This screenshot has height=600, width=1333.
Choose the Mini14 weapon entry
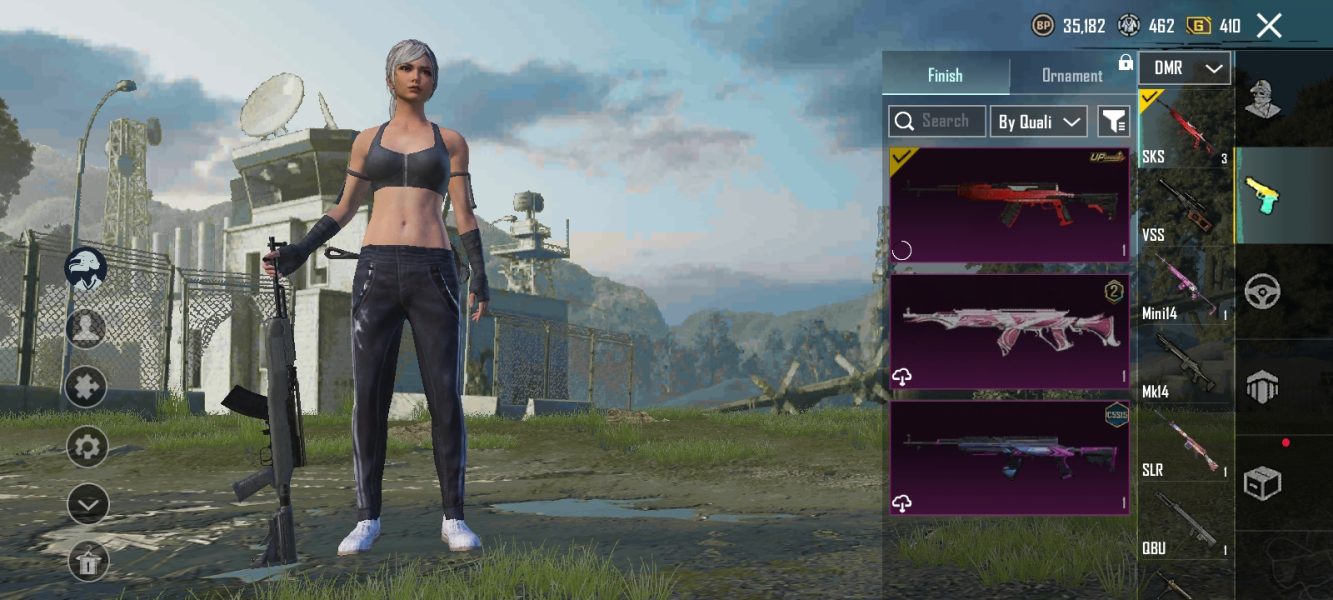[1186, 288]
